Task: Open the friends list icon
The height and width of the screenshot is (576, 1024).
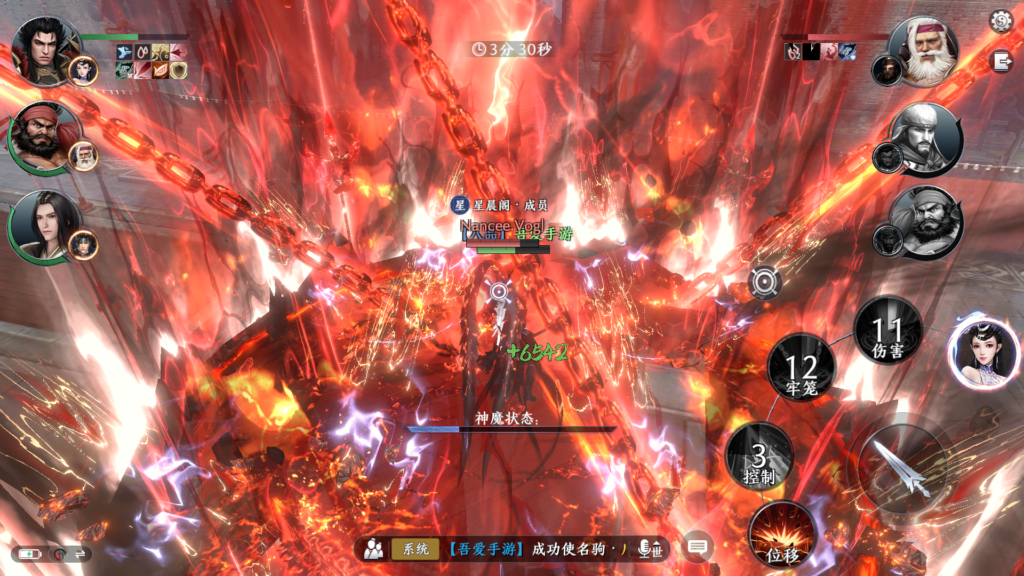Action: [374, 548]
